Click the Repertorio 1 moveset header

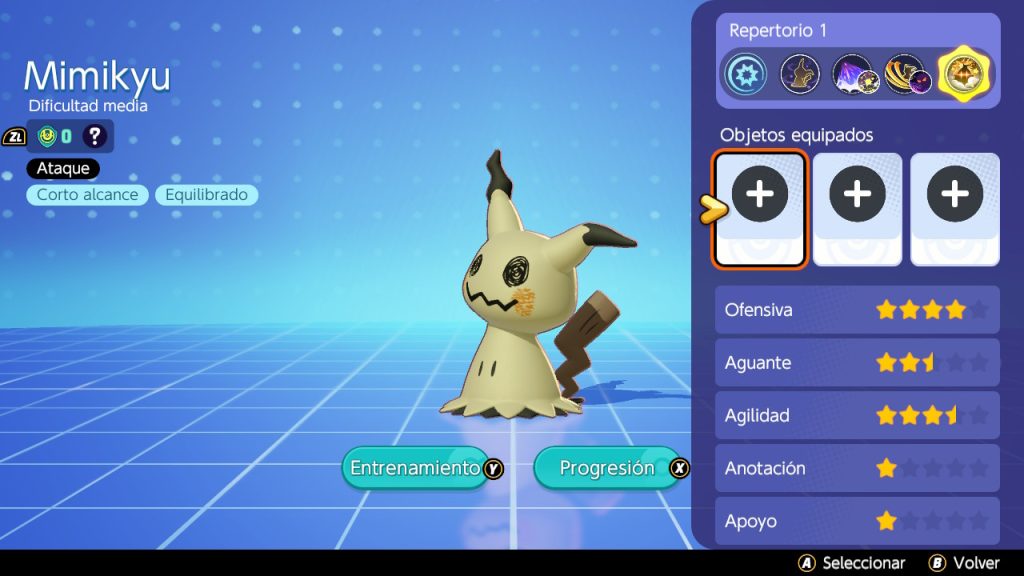778,31
